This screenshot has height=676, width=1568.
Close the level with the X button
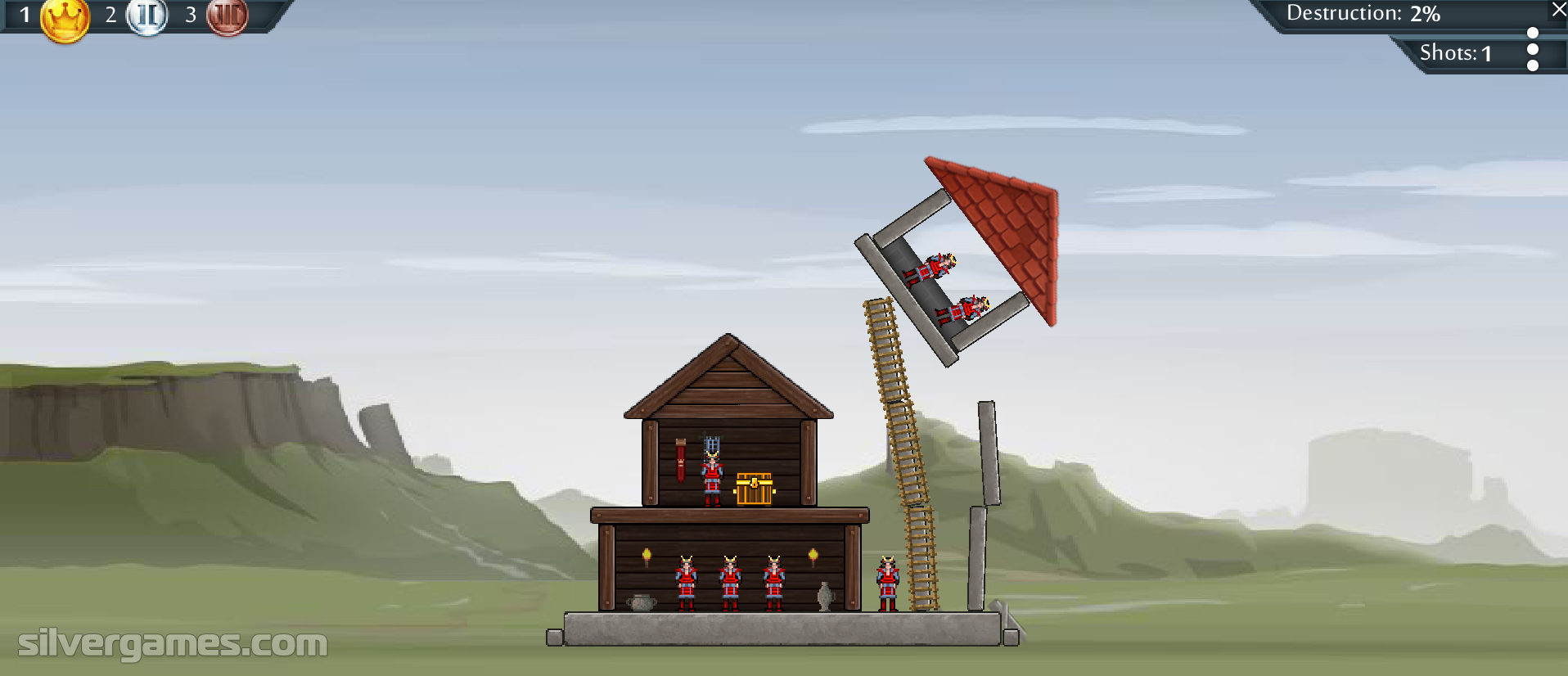click(1558, 10)
